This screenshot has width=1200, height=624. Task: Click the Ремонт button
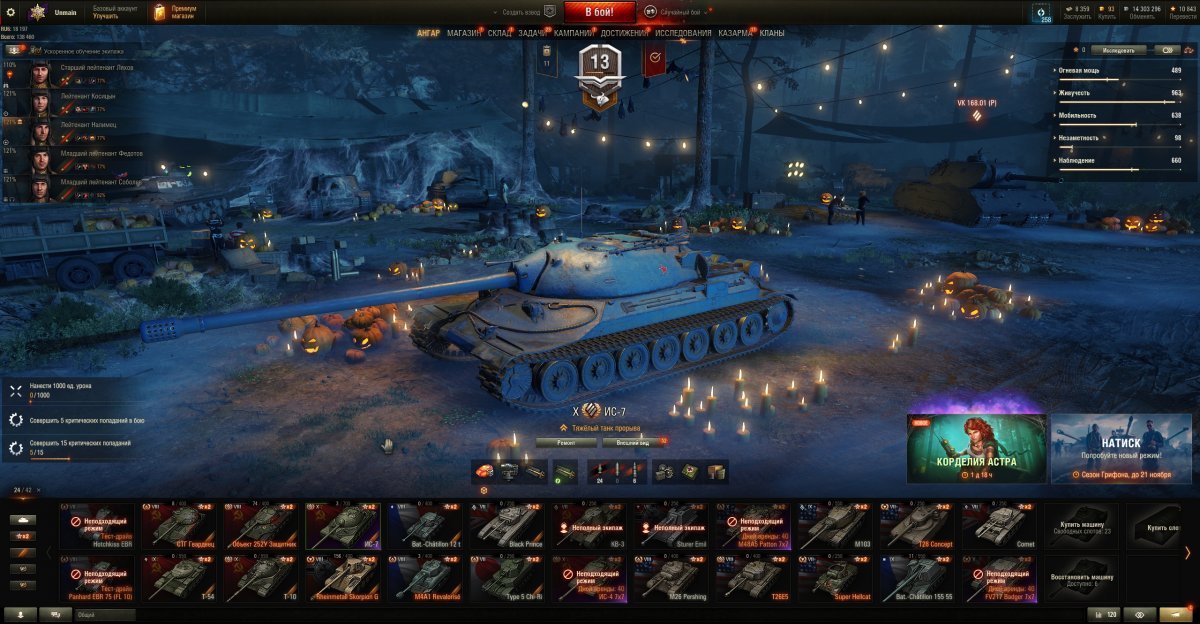click(566, 441)
